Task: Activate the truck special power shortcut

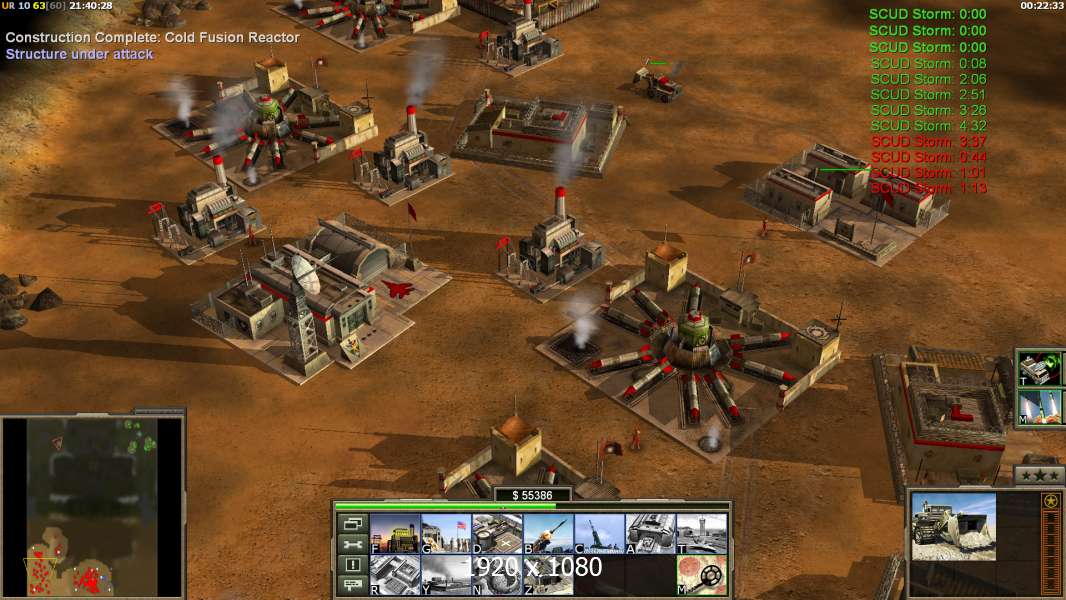Action: (1040, 368)
